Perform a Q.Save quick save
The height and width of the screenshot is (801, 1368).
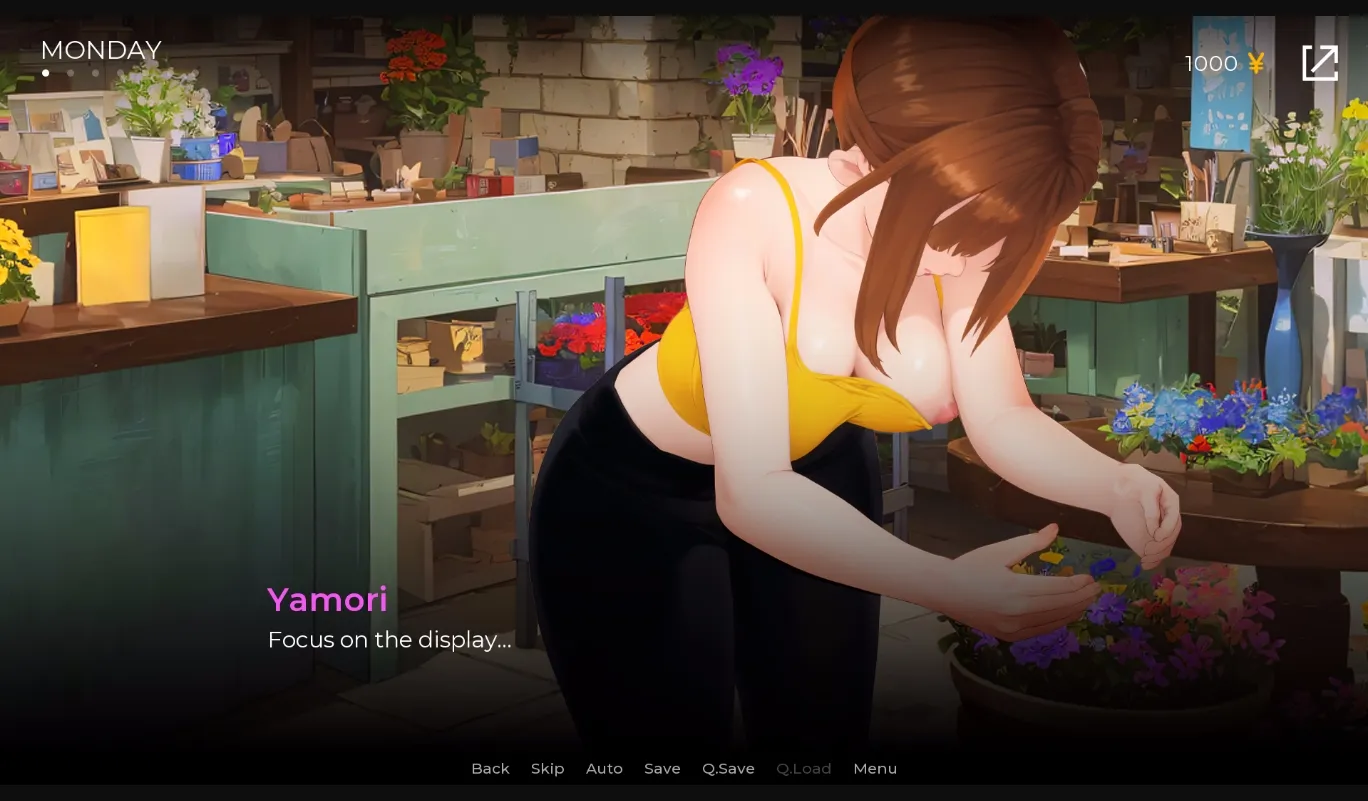point(728,768)
